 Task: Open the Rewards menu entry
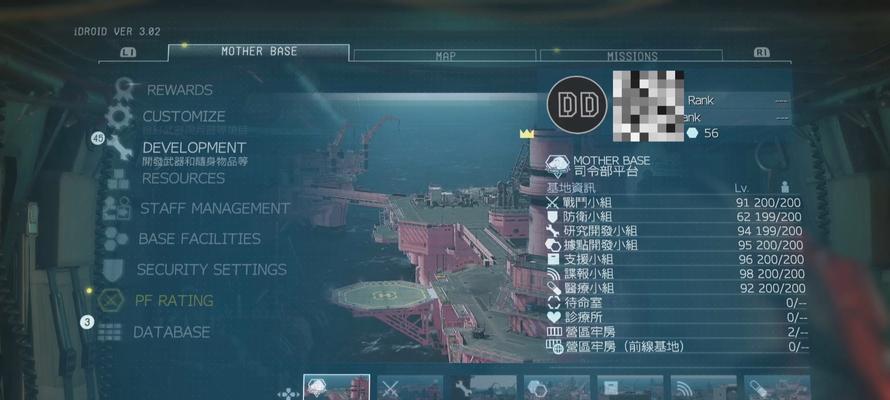[179, 90]
